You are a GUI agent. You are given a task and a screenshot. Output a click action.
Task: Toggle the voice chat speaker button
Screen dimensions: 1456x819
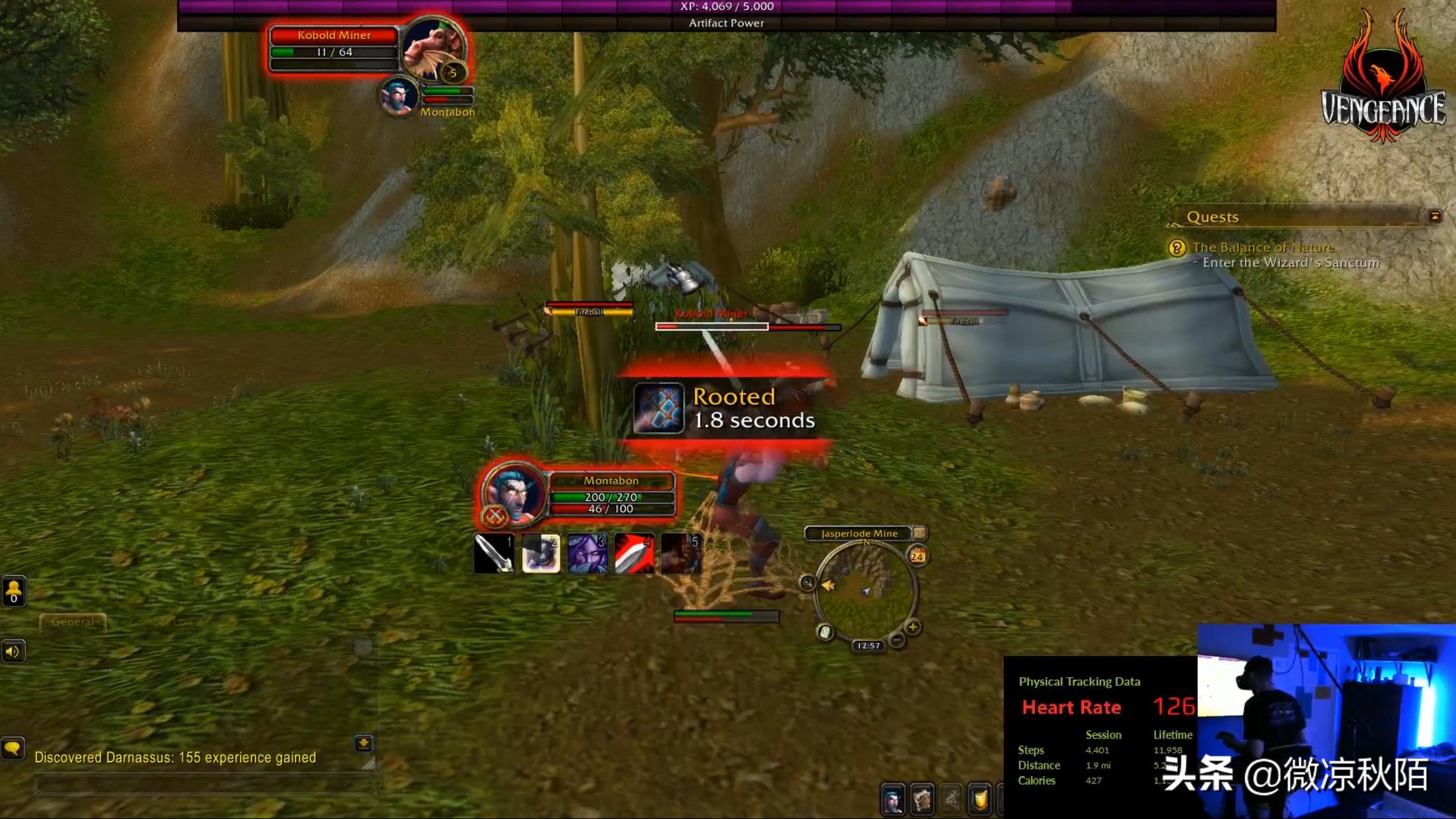click(13, 652)
